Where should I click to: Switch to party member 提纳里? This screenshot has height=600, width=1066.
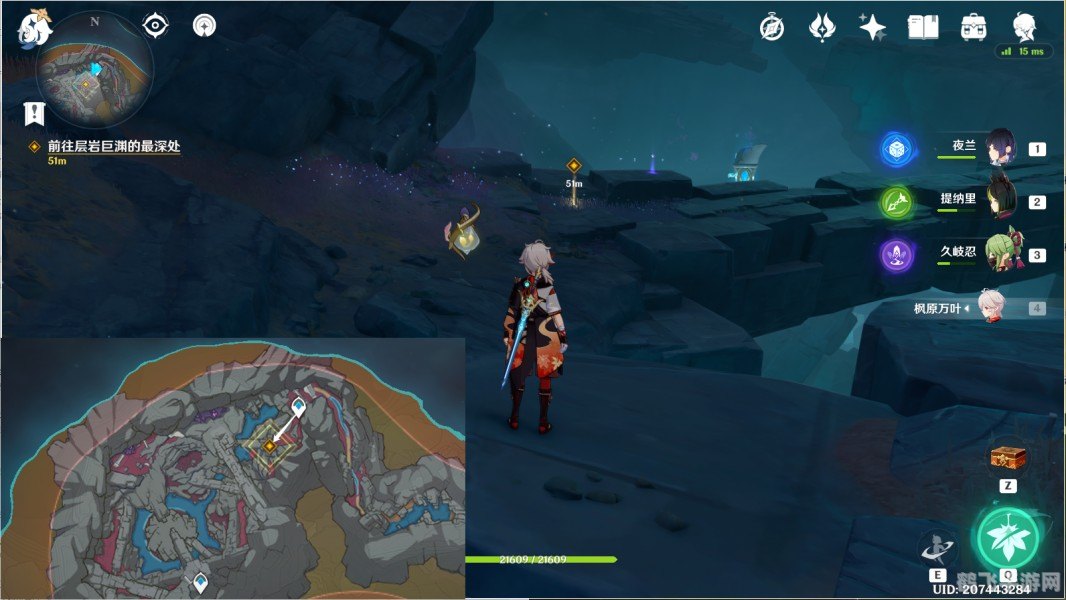(1001, 201)
